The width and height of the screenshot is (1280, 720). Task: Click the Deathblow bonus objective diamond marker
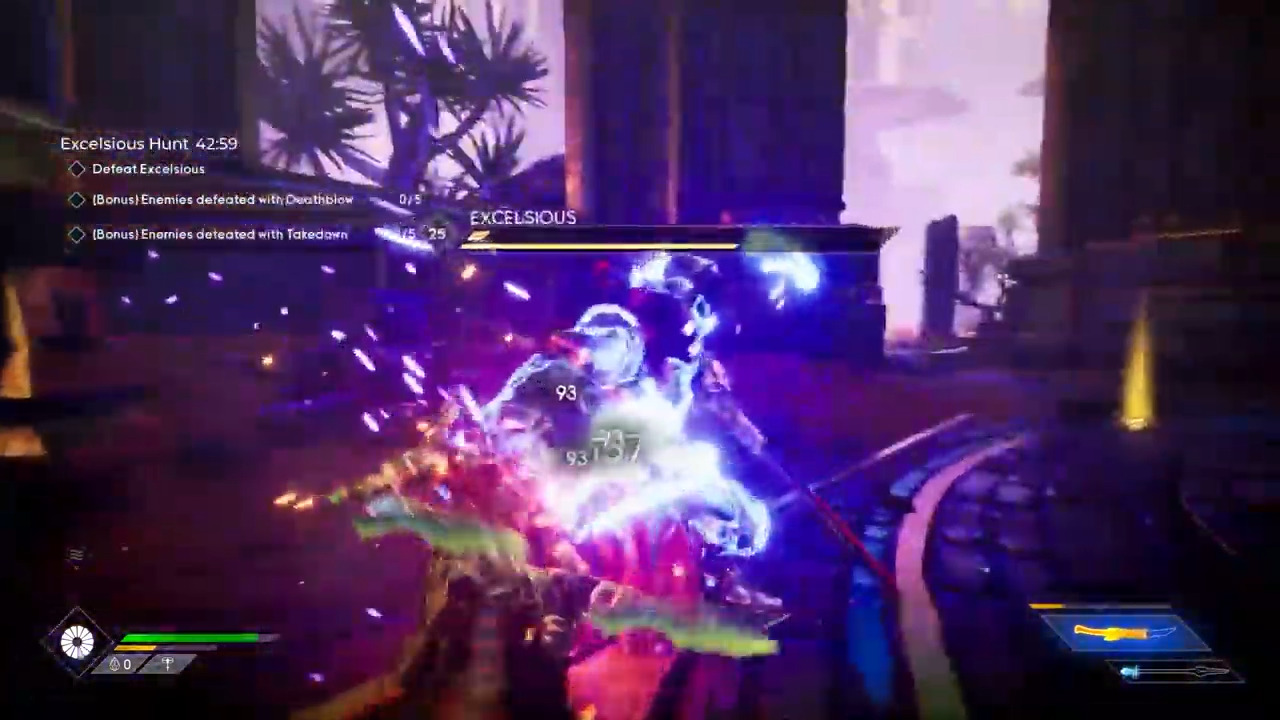click(x=77, y=199)
